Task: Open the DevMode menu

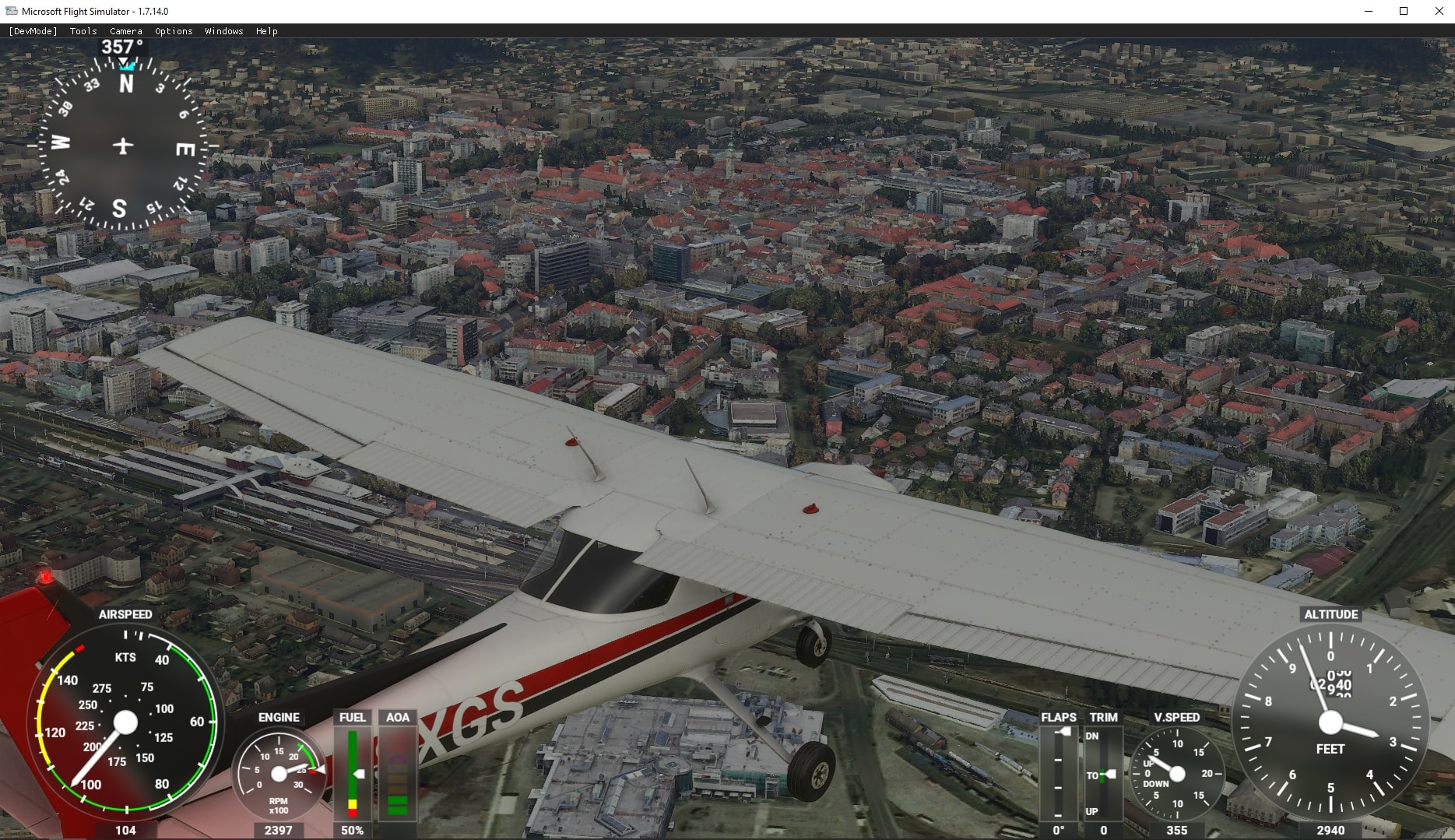Action: coord(33,31)
